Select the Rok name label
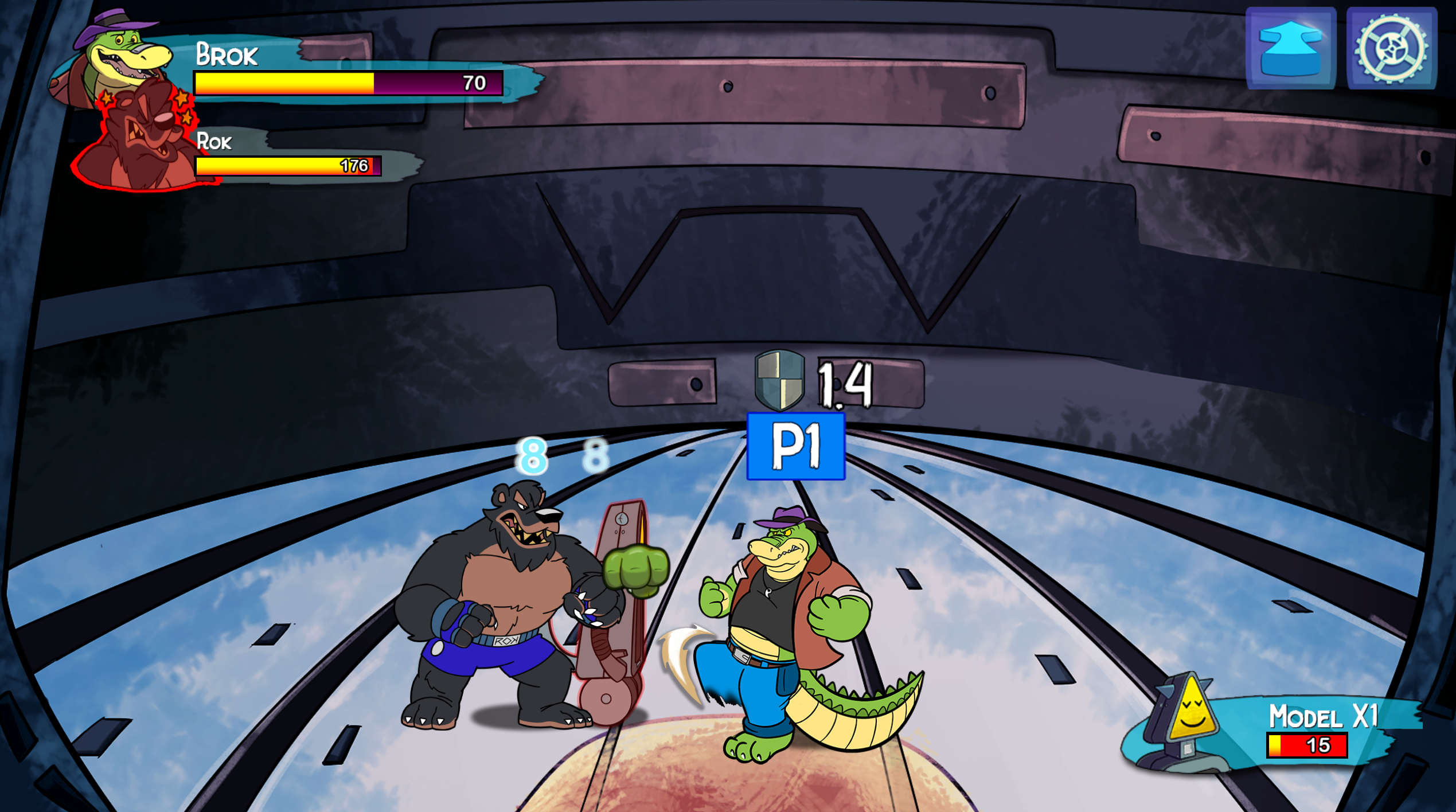The image size is (1456, 812). click(x=215, y=142)
